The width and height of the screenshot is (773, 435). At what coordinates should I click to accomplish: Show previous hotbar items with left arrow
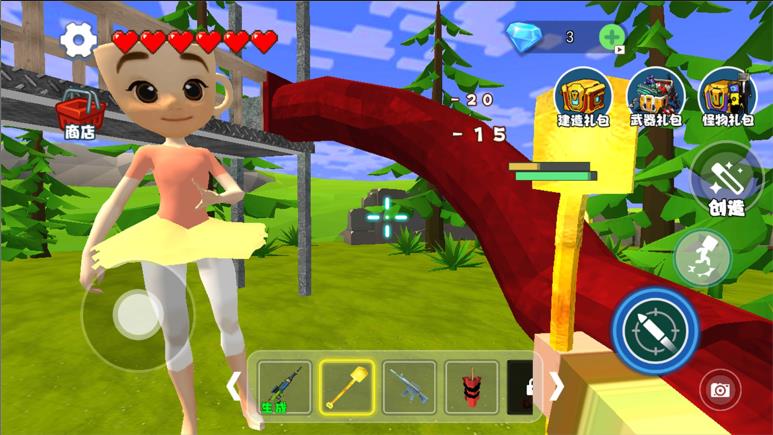pyautogui.click(x=236, y=386)
